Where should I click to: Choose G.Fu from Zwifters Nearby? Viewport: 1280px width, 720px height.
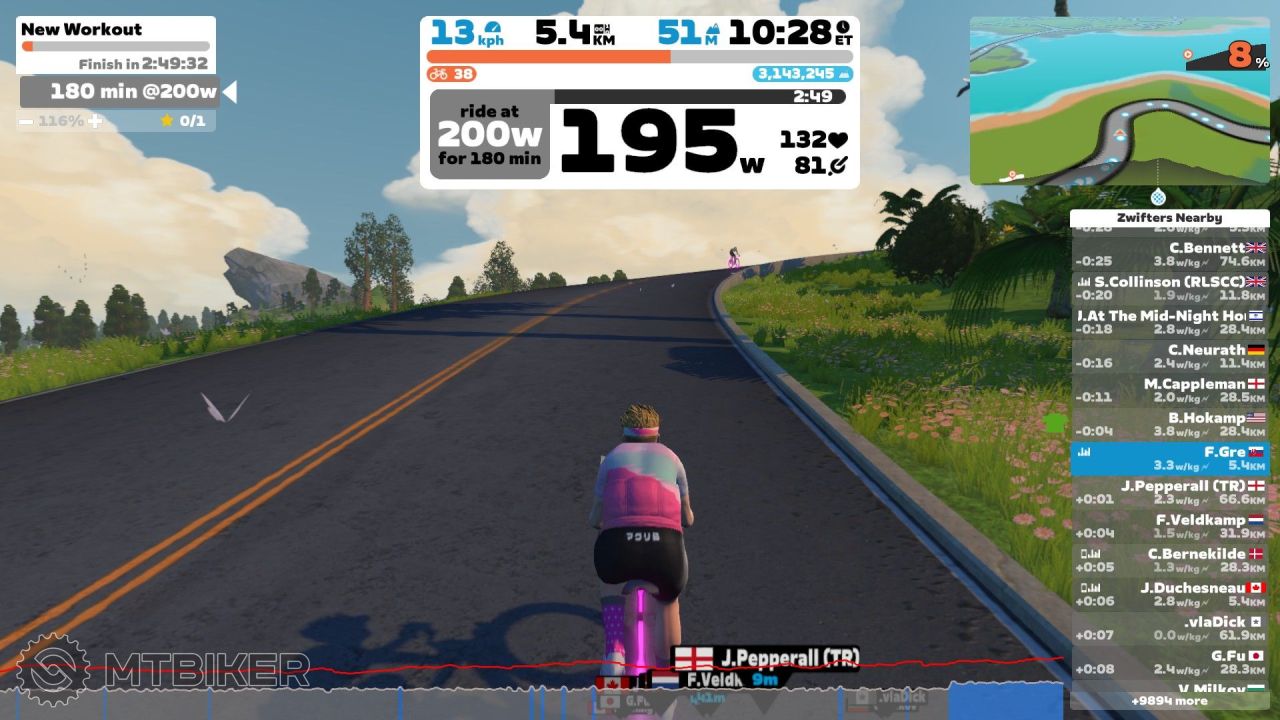tap(1169, 663)
